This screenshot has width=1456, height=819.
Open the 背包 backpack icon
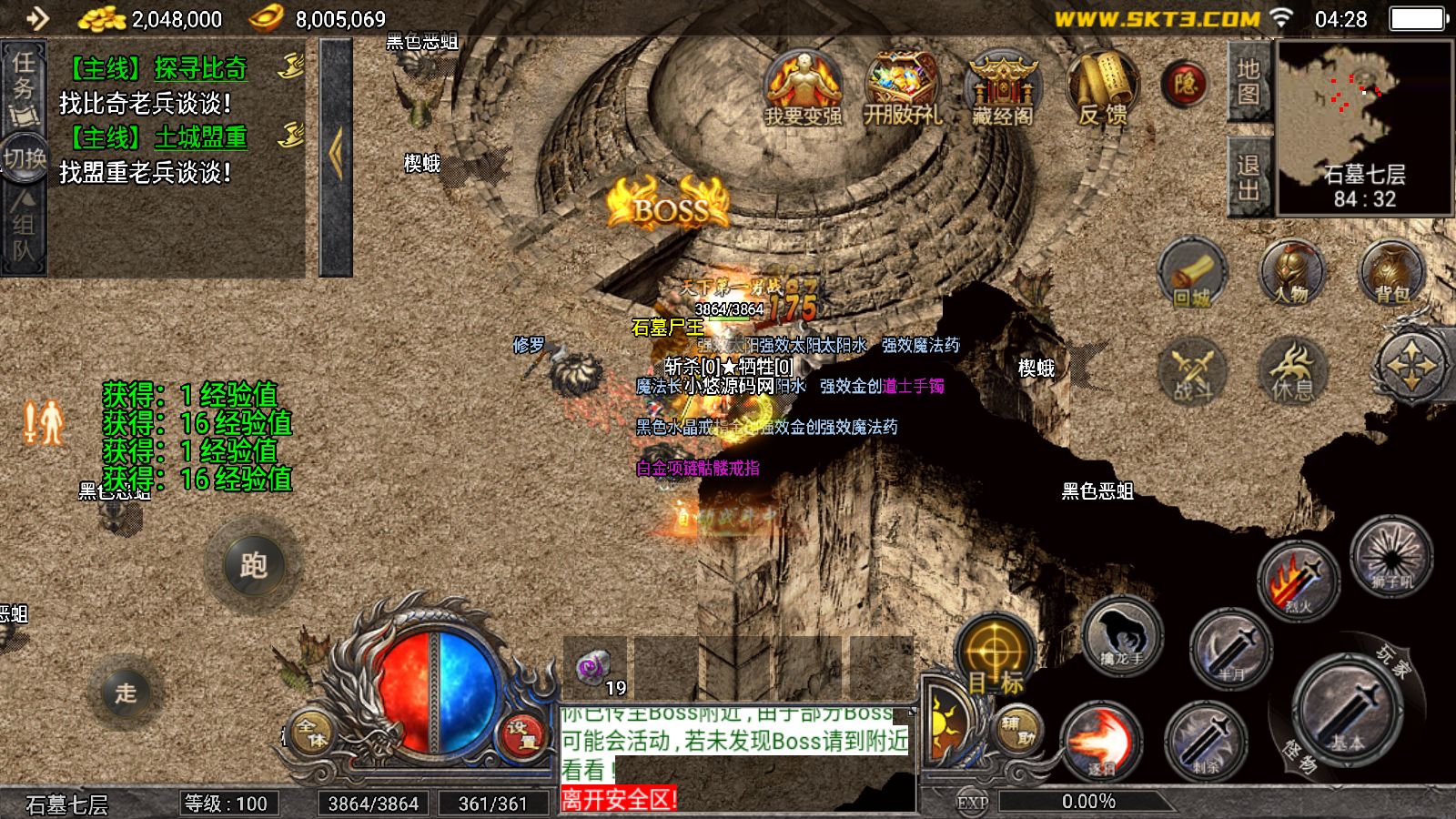1392,273
